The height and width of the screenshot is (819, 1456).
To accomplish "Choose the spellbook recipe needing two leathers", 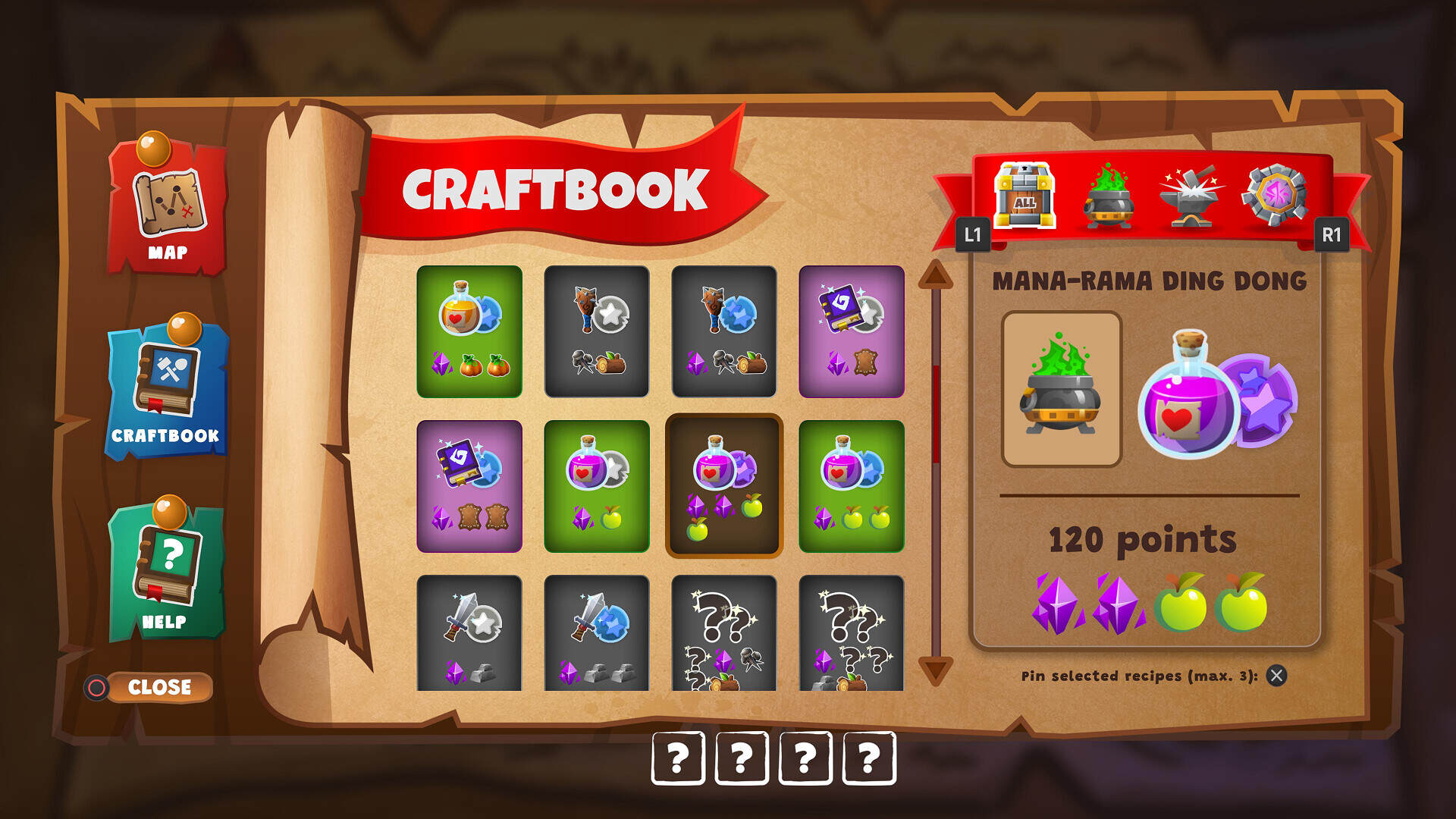I will tap(469, 486).
